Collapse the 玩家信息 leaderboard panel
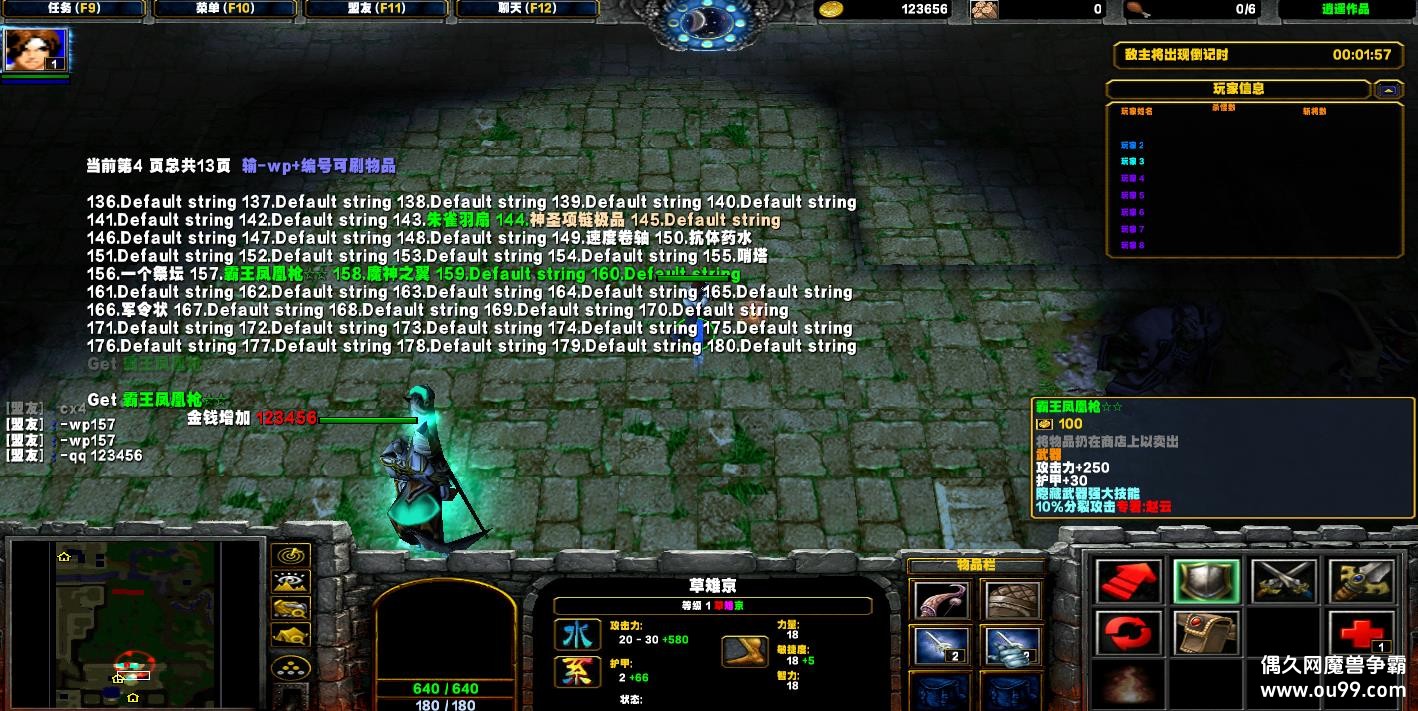 click(x=1388, y=89)
